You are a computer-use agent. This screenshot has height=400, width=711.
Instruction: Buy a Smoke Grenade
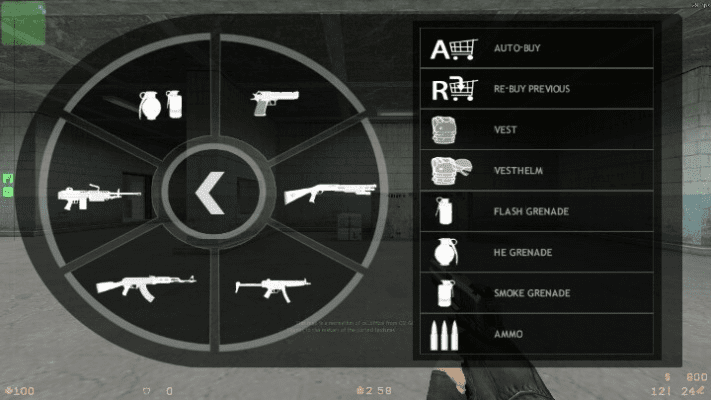[x=534, y=293]
